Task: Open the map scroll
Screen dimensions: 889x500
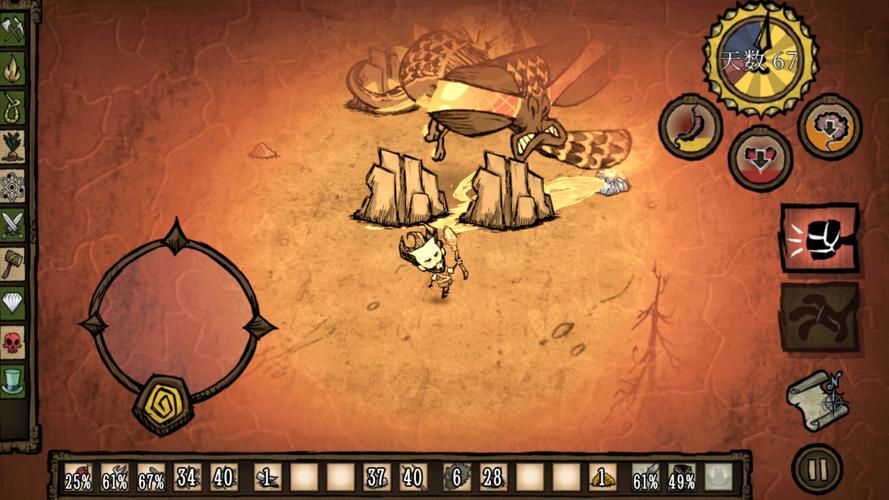Action: click(x=816, y=398)
